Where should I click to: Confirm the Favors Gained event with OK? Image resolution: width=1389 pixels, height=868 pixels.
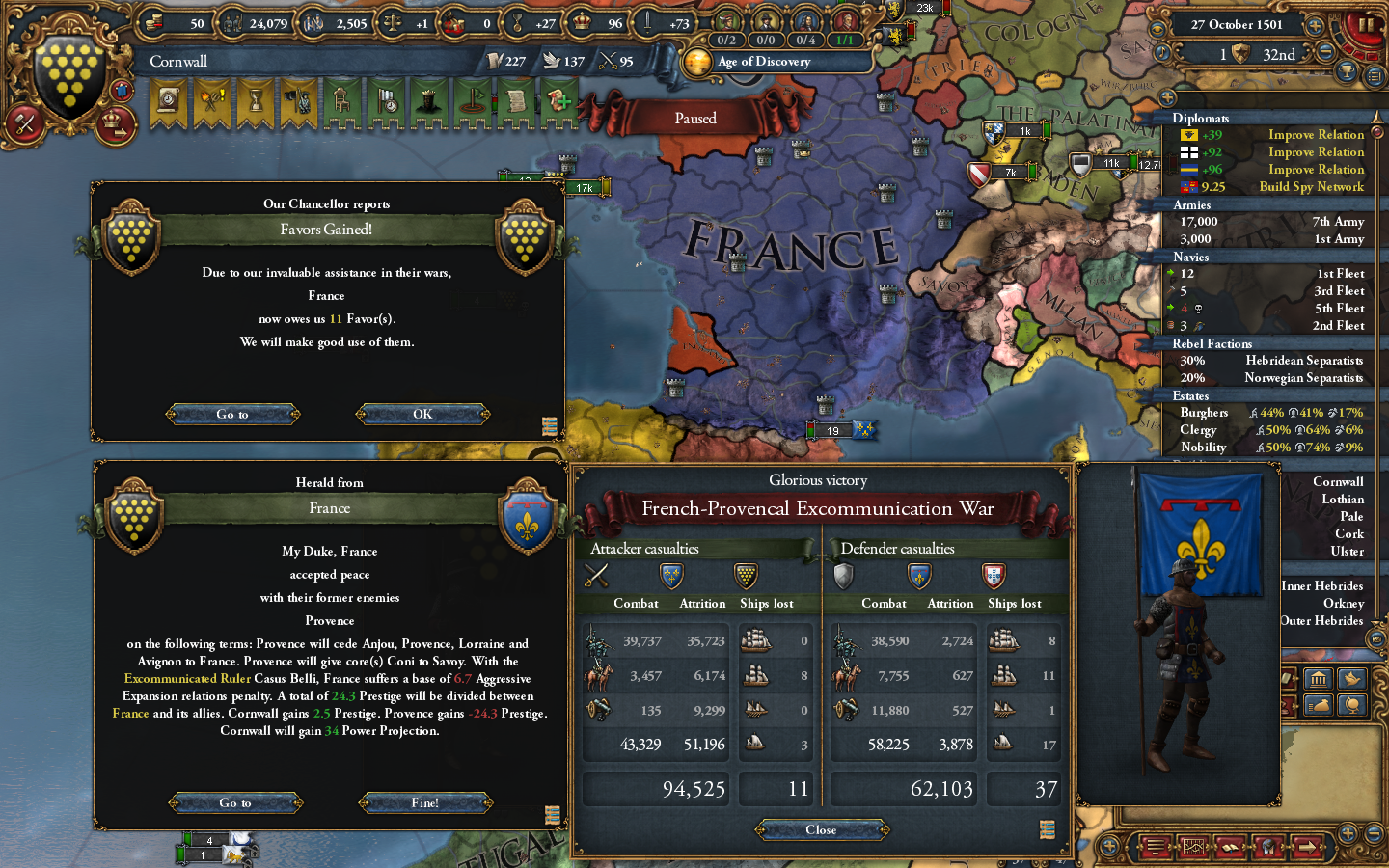pyautogui.click(x=422, y=414)
